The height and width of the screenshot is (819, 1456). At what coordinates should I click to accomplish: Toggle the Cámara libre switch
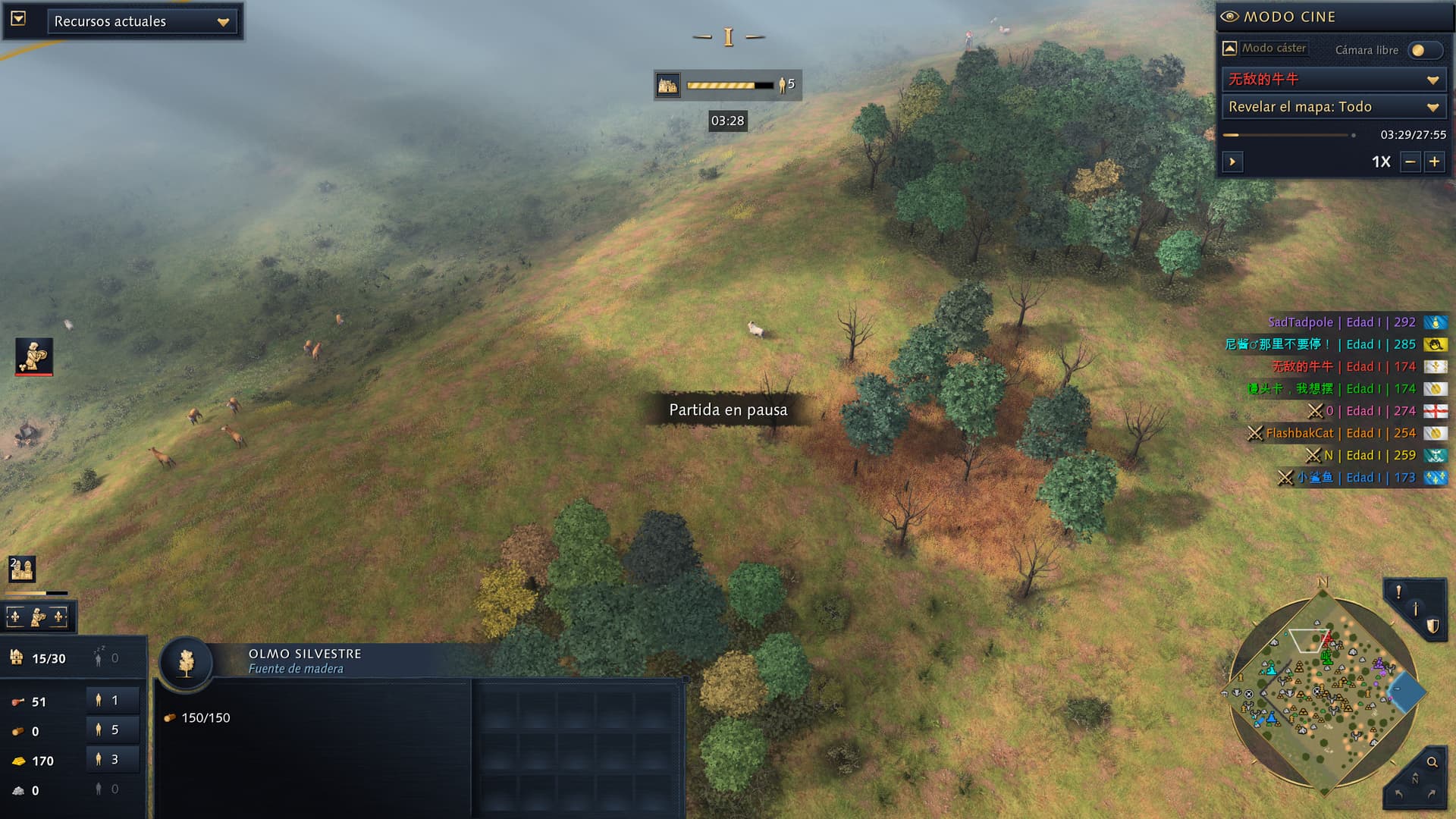[x=1423, y=50]
